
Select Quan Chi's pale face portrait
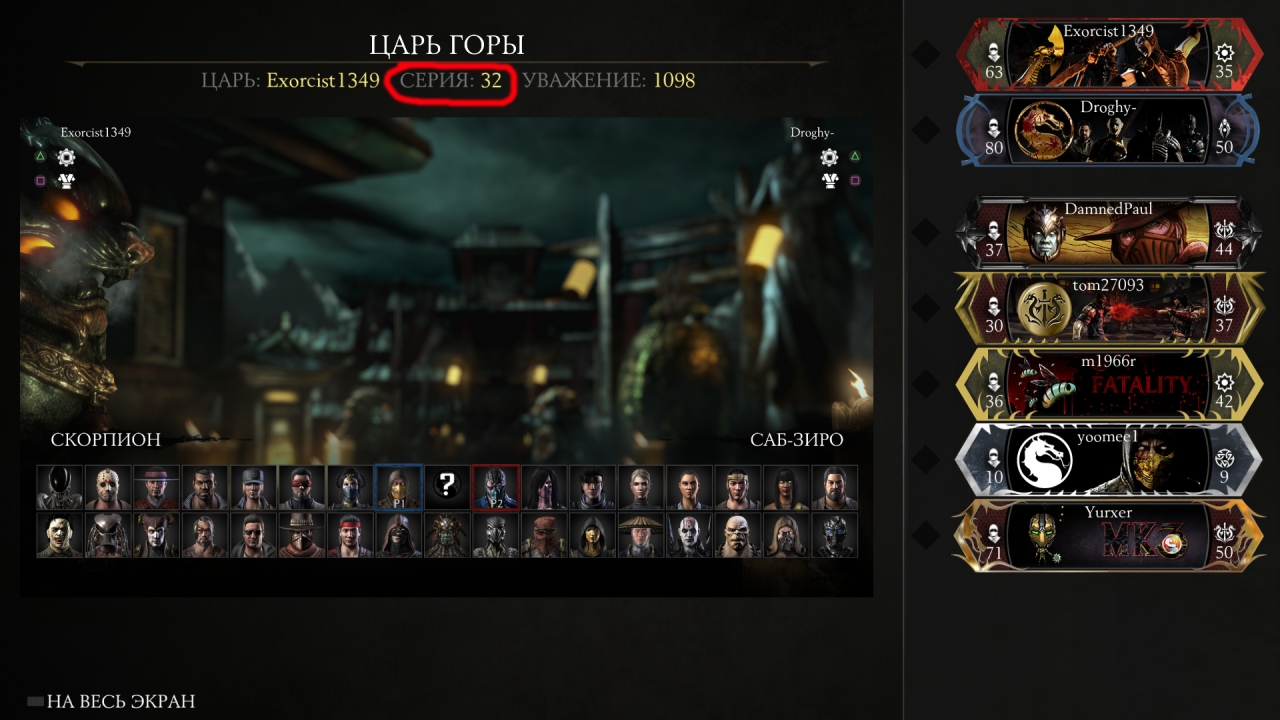(690, 536)
